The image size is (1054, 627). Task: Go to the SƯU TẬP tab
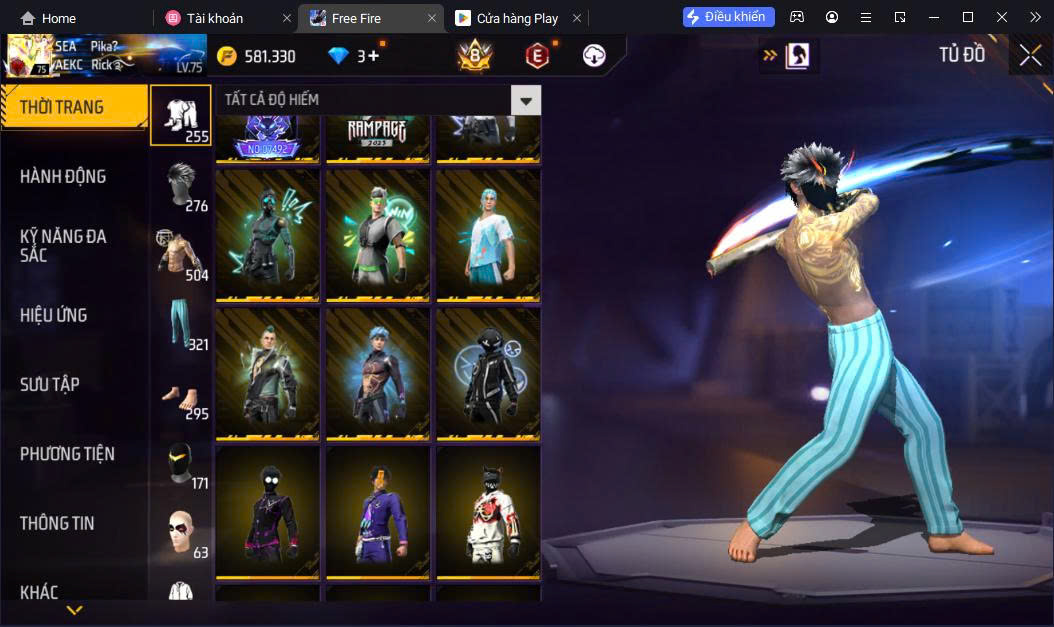(50, 384)
